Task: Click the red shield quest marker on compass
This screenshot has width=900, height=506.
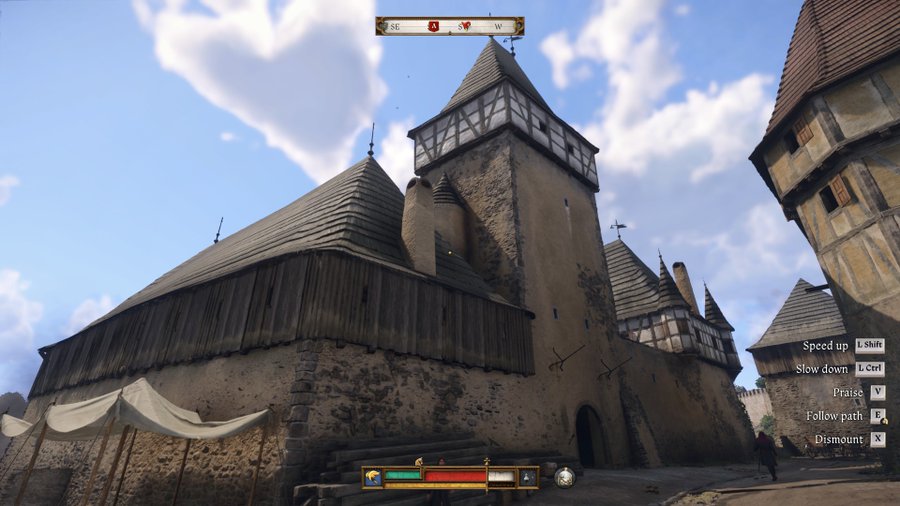Action: pyautogui.click(x=434, y=26)
